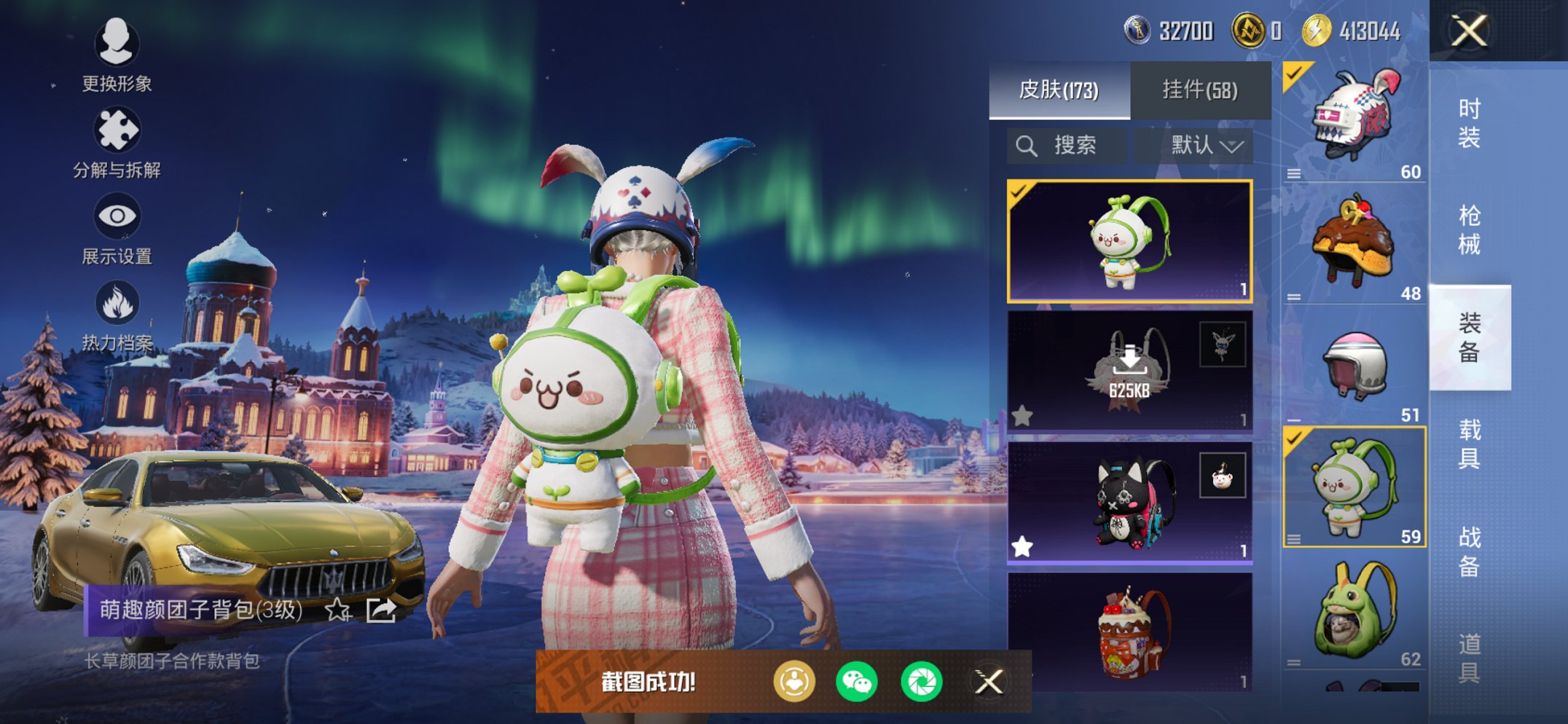Image resolution: width=1568 pixels, height=724 pixels.
Task: Download the 625KB locked backpack skin
Action: pyautogui.click(x=1129, y=371)
